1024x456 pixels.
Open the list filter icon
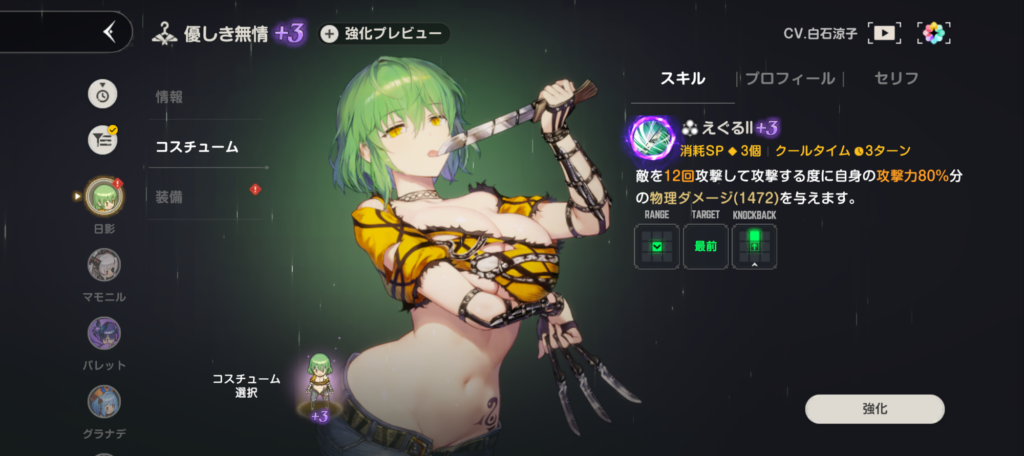[x=103, y=141]
